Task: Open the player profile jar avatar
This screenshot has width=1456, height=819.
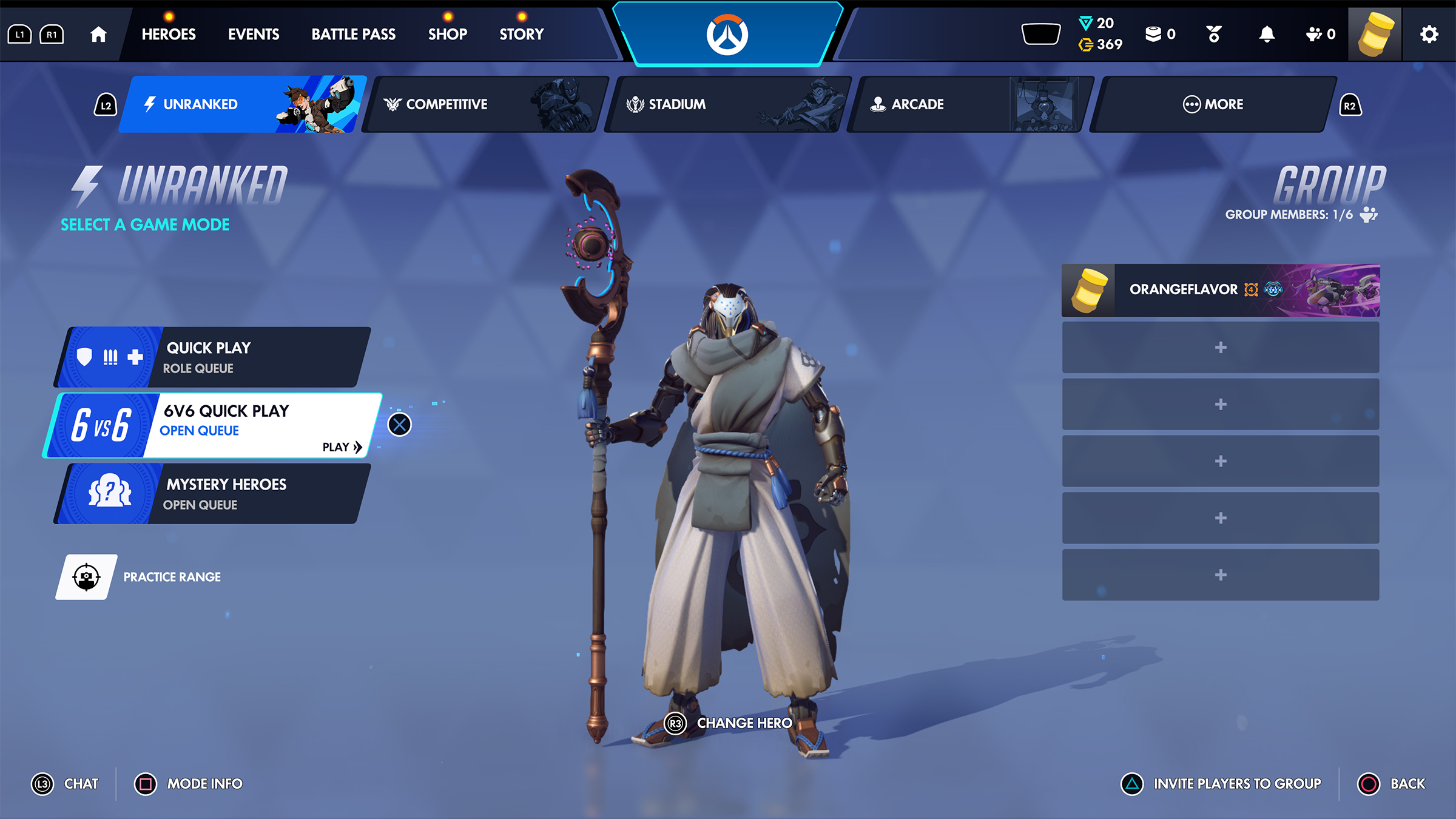Action: [1375, 35]
